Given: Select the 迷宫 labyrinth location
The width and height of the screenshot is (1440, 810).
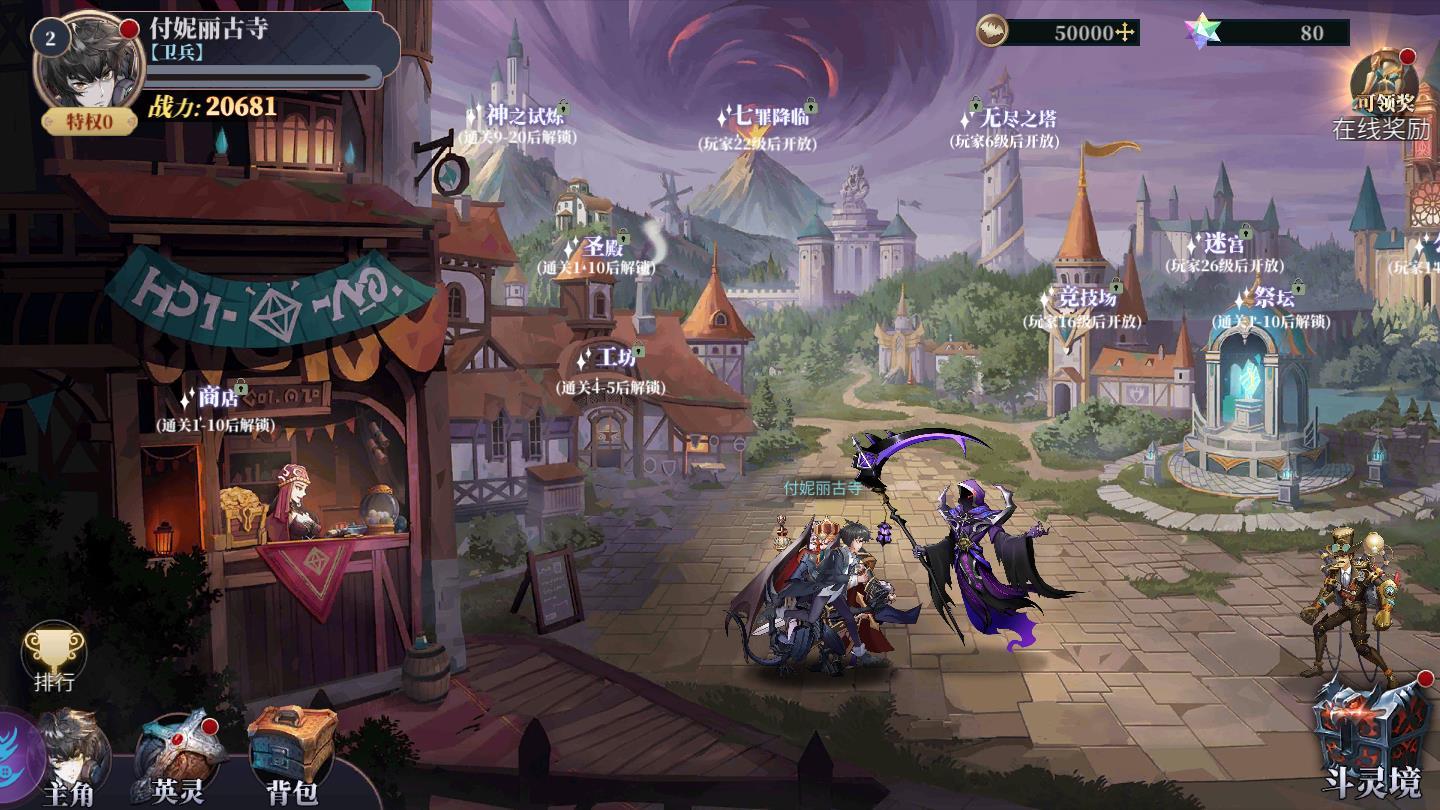Looking at the screenshot, I should tap(1223, 245).
